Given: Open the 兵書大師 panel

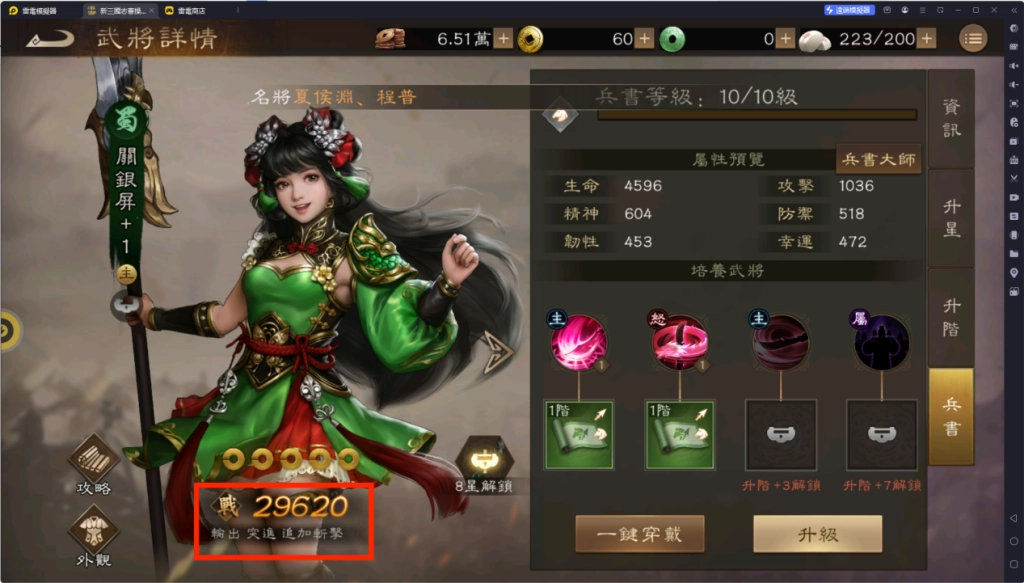Looking at the screenshot, I should coord(878,159).
